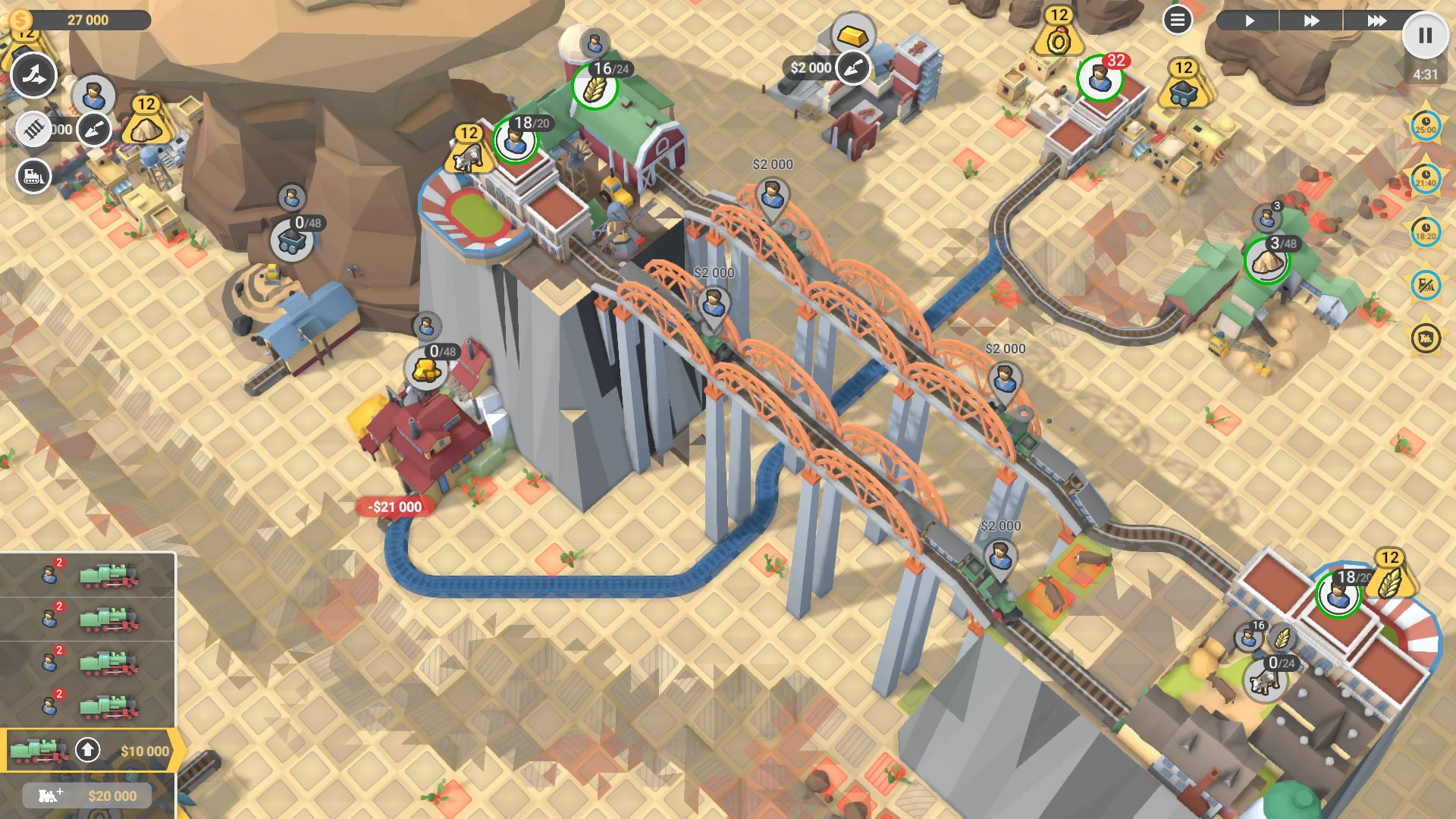The height and width of the screenshot is (819, 1456).
Task: Open the hamburger menu at top right
Action: [1177, 20]
